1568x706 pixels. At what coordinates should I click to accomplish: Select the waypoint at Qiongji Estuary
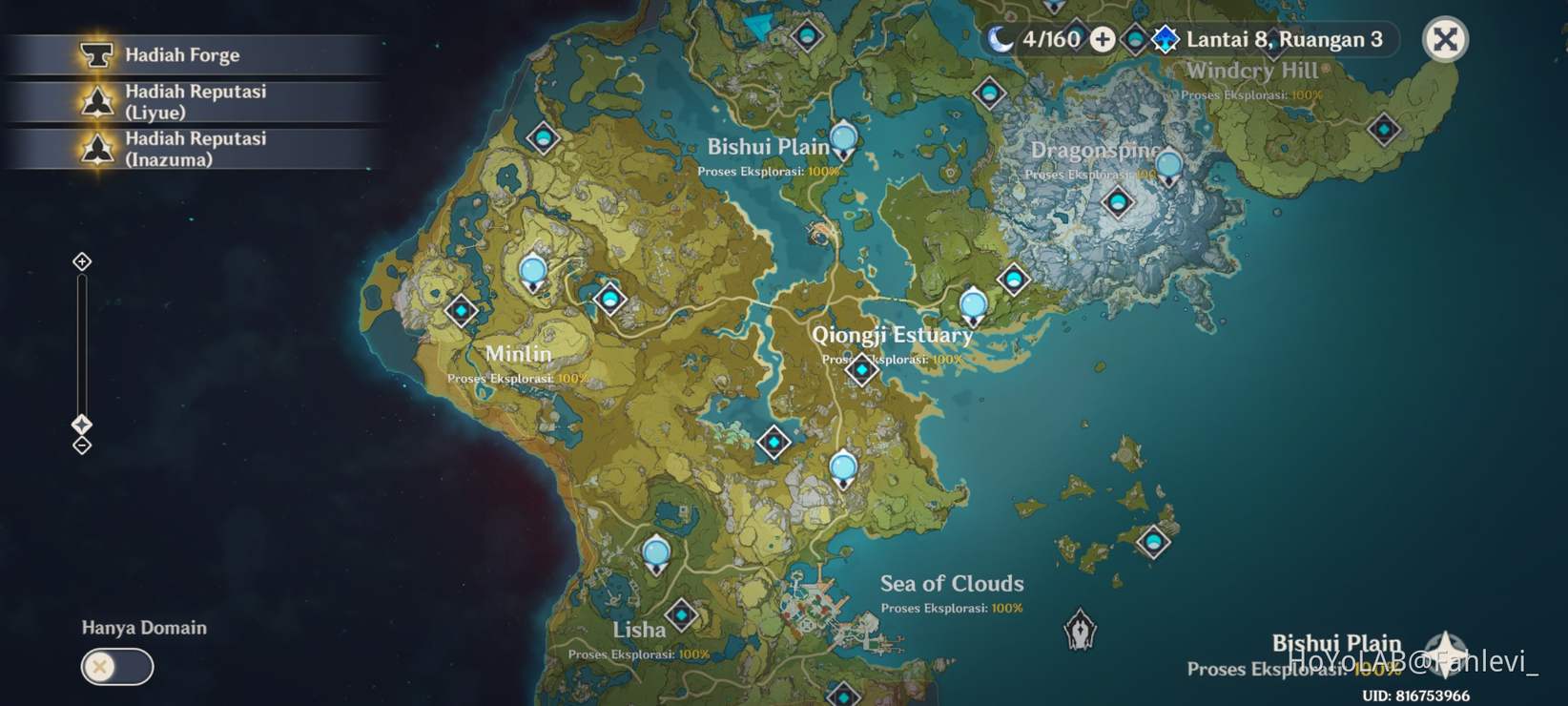862,369
